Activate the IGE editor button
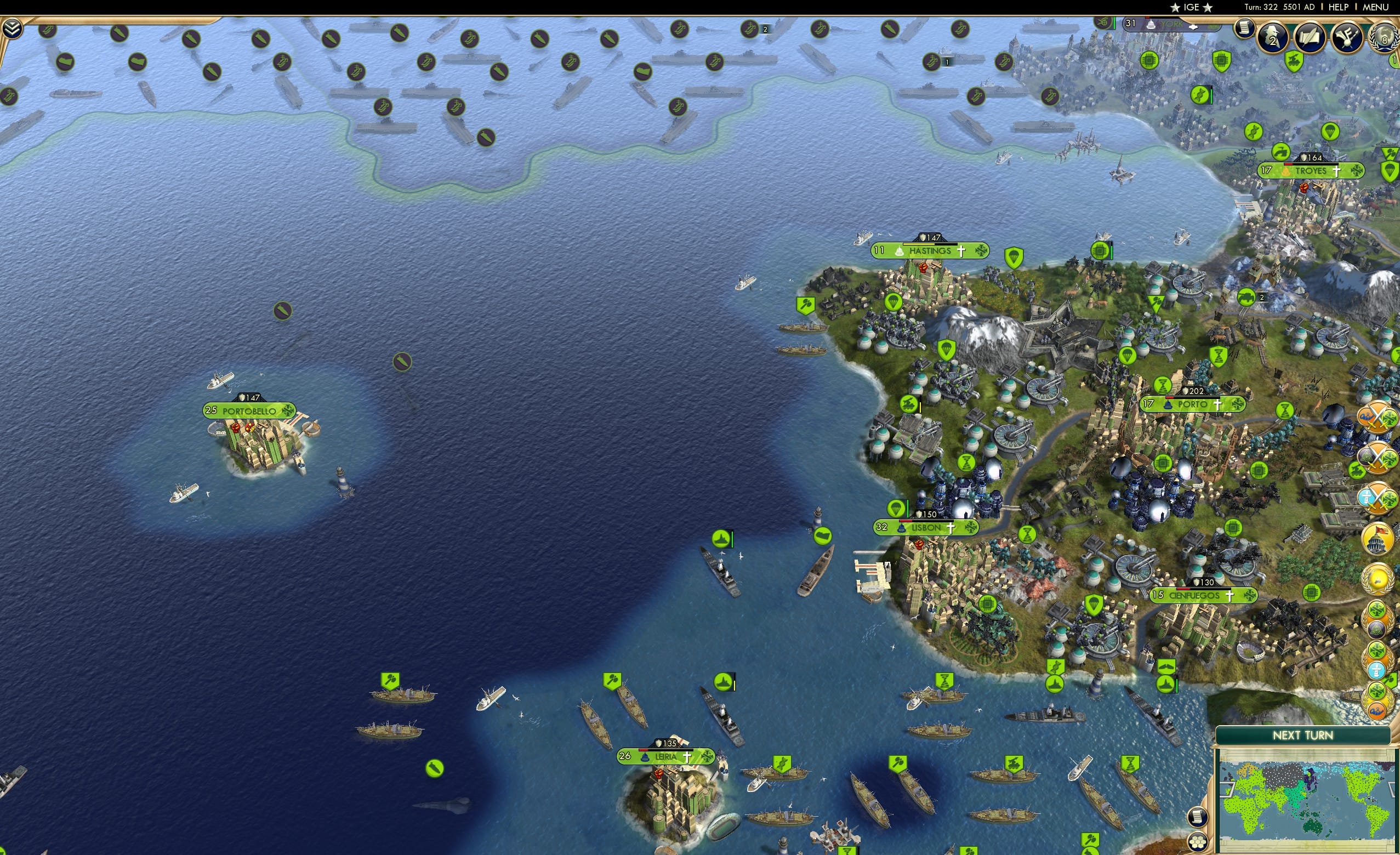Image resolution: width=1400 pixels, height=855 pixels. click(x=1192, y=7)
